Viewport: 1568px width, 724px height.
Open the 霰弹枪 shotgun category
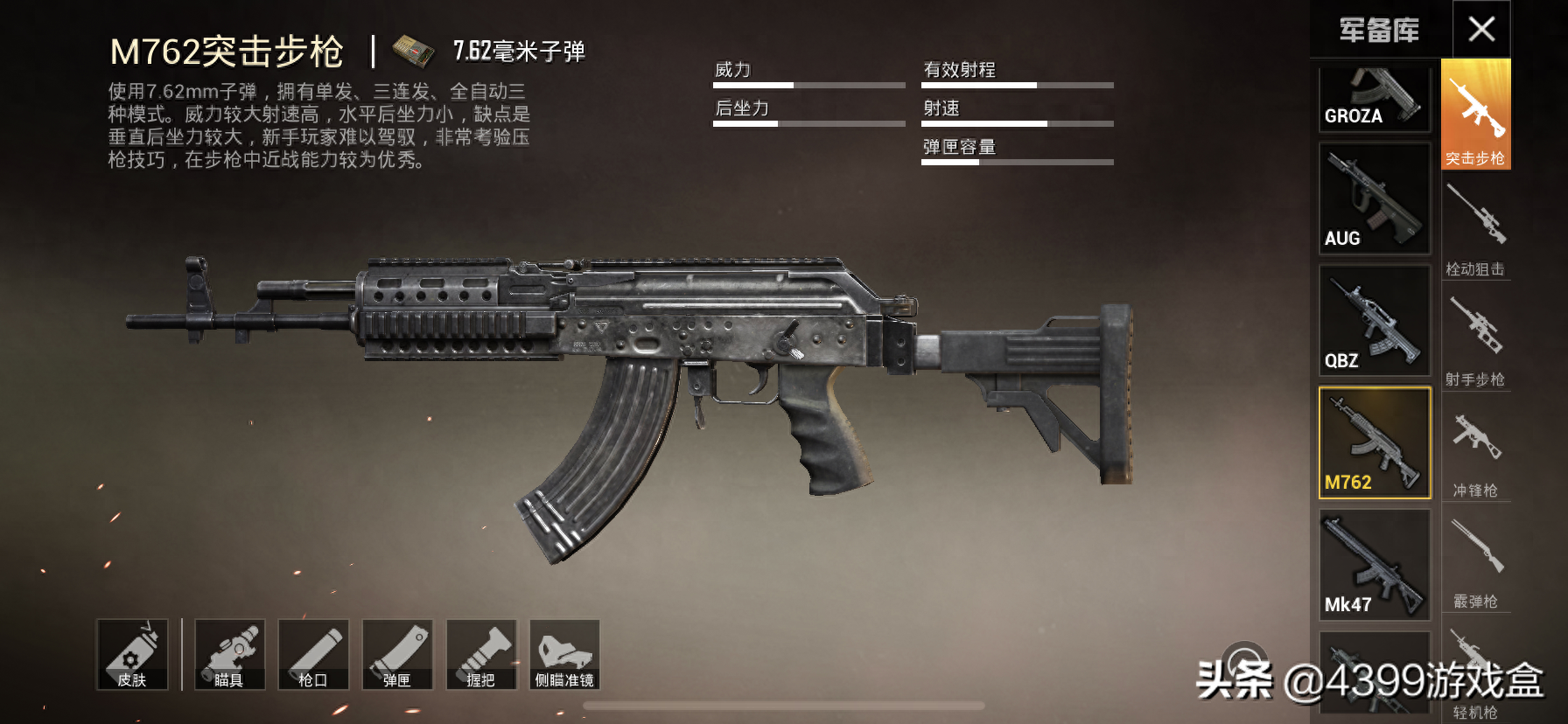tap(1475, 561)
